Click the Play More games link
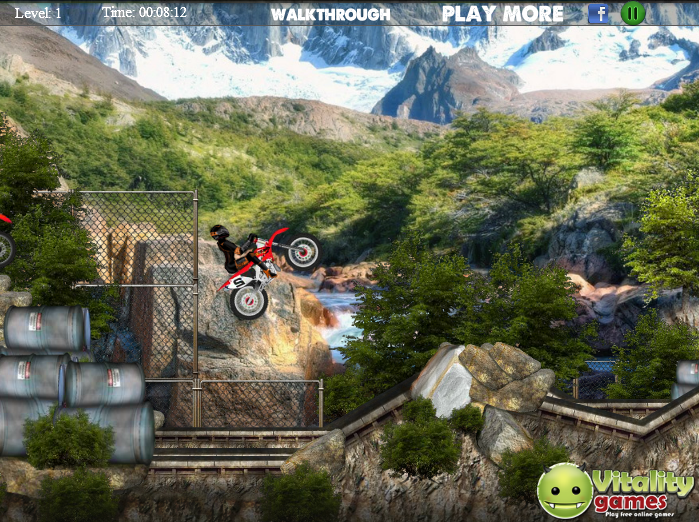 pyautogui.click(x=503, y=14)
